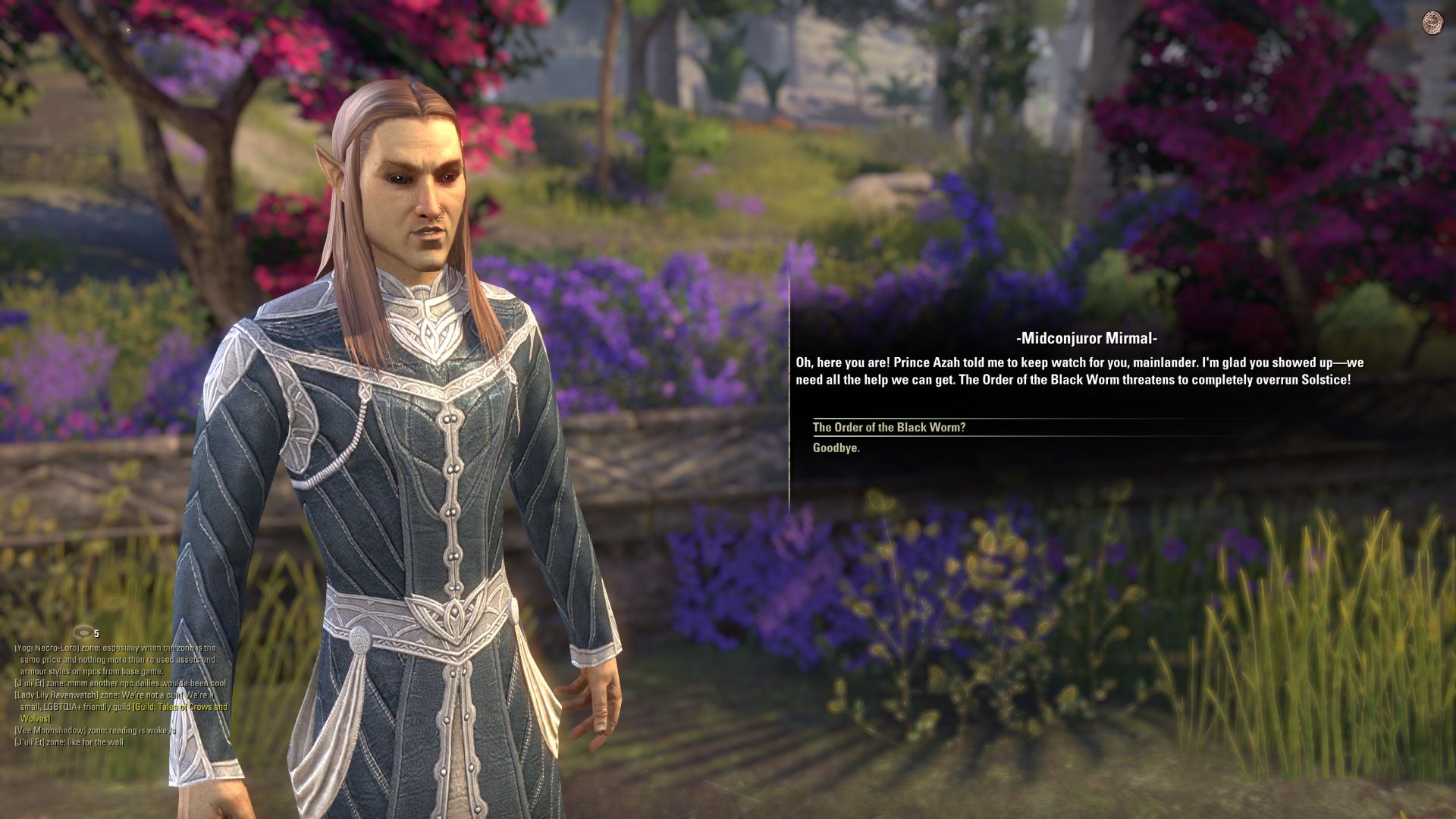Click Vee Moonshadow's name in zone chat

47,731
